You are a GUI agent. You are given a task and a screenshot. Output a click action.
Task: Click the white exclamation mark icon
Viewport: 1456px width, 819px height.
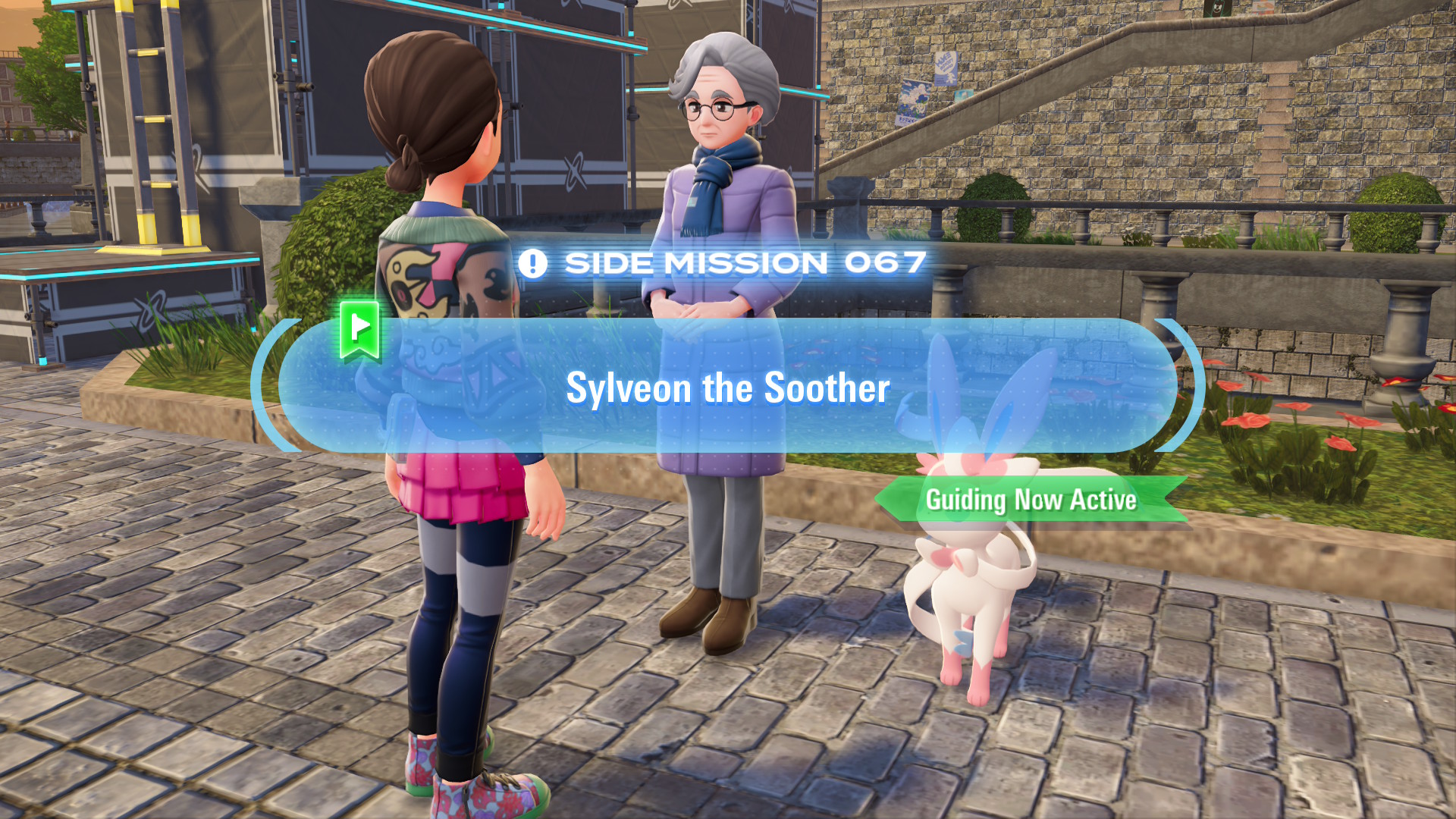[534, 263]
